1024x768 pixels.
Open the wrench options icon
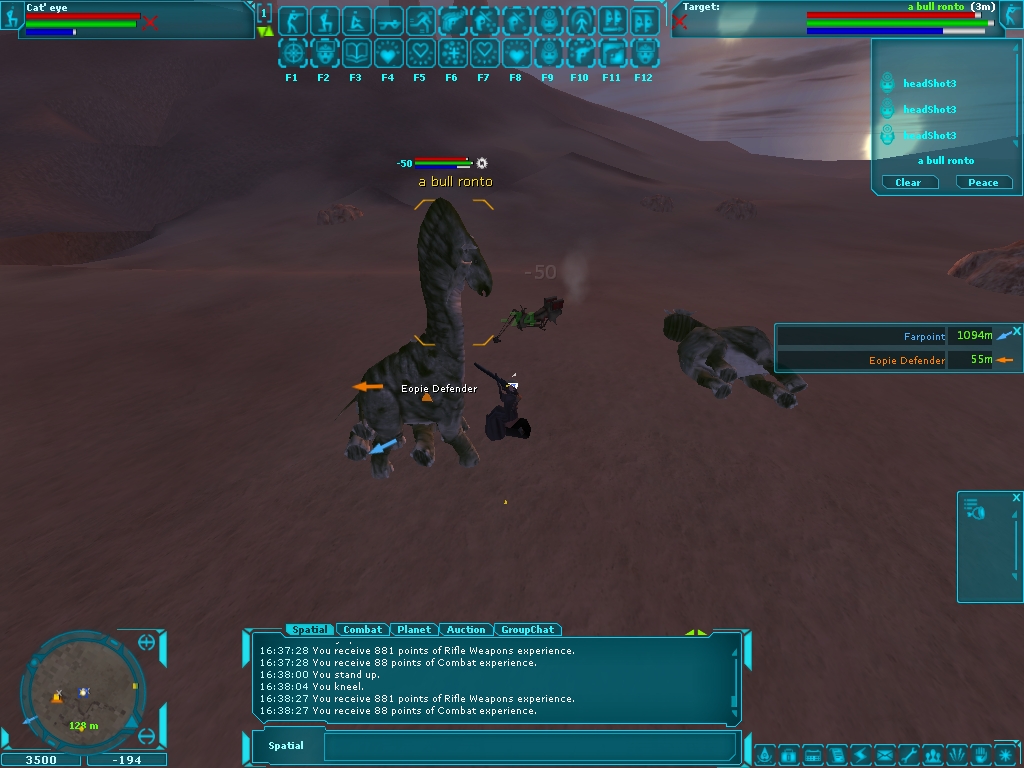(908, 754)
